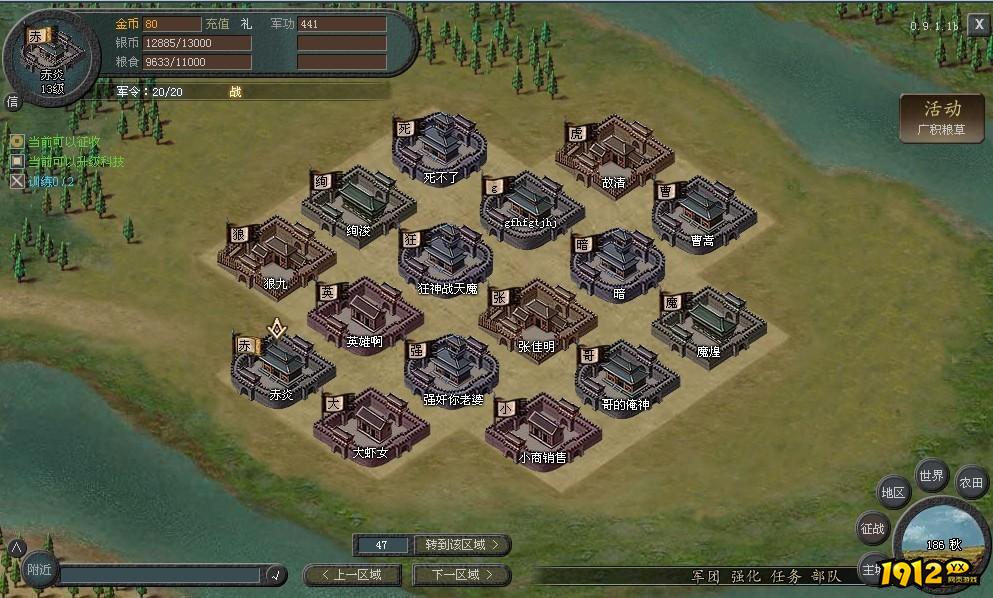The height and width of the screenshot is (598, 993).
Task: Select the 训练 training status entry
Action: tap(50, 182)
